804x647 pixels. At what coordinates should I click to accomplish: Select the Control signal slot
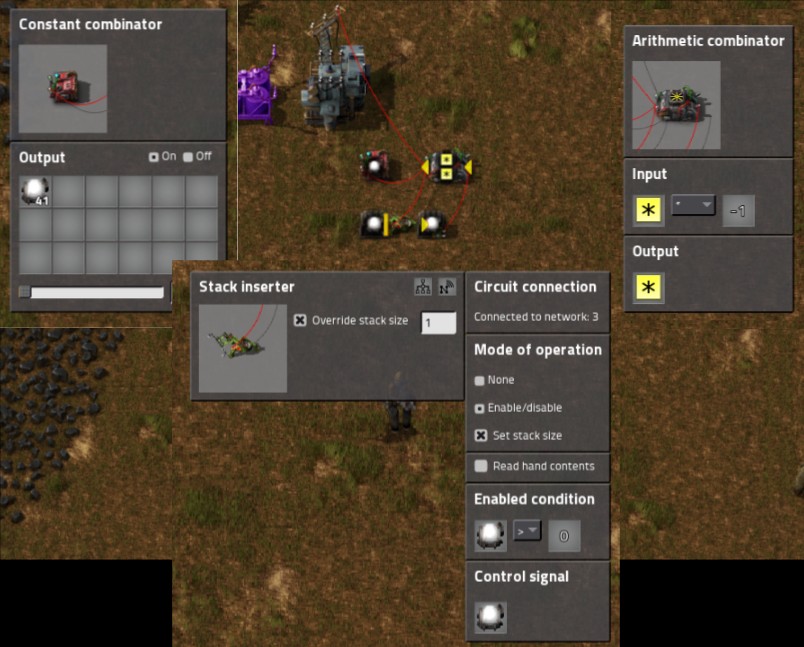pyautogui.click(x=490, y=616)
